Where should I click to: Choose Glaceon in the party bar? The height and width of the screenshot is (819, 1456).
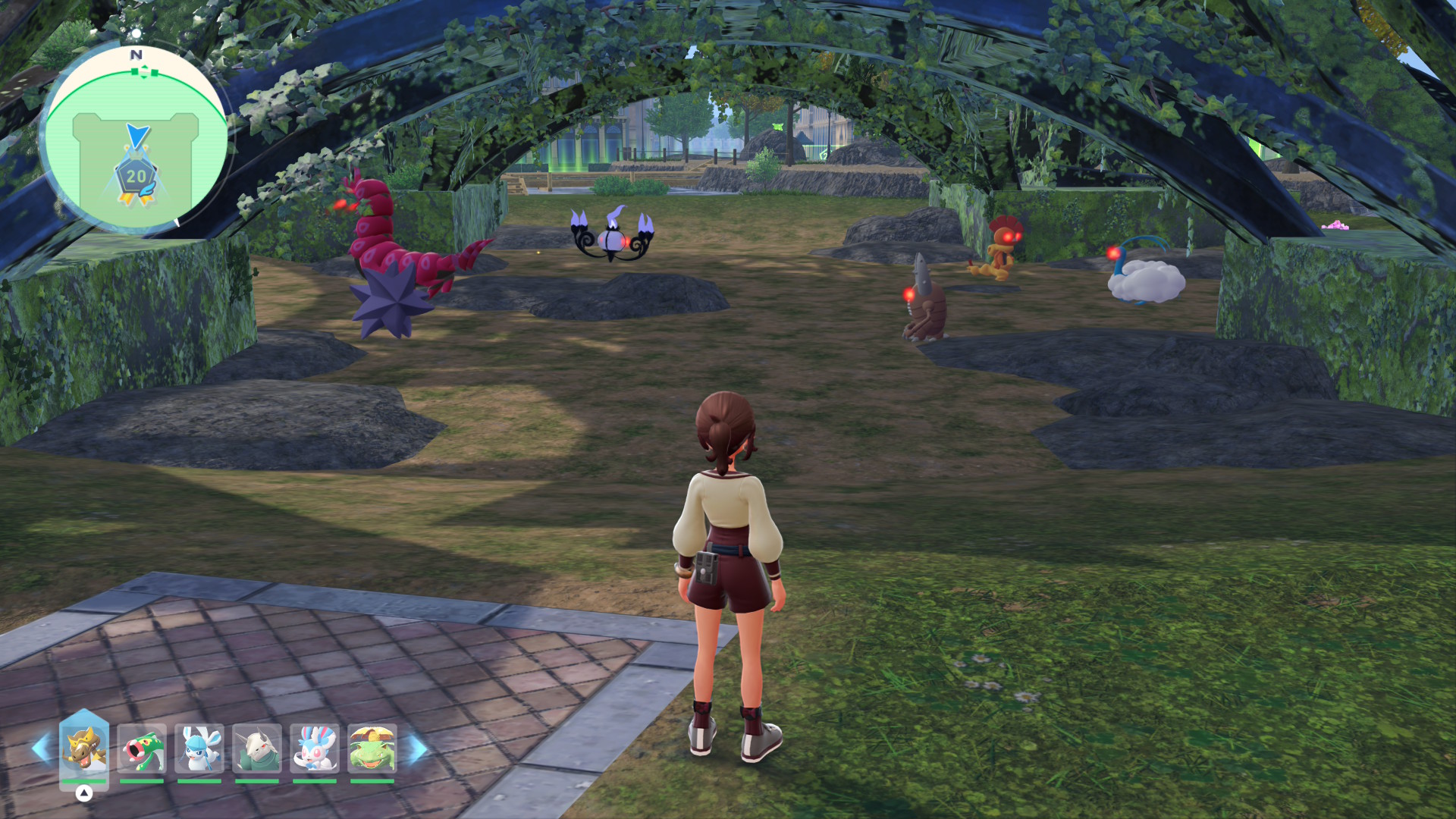[x=199, y=748]
